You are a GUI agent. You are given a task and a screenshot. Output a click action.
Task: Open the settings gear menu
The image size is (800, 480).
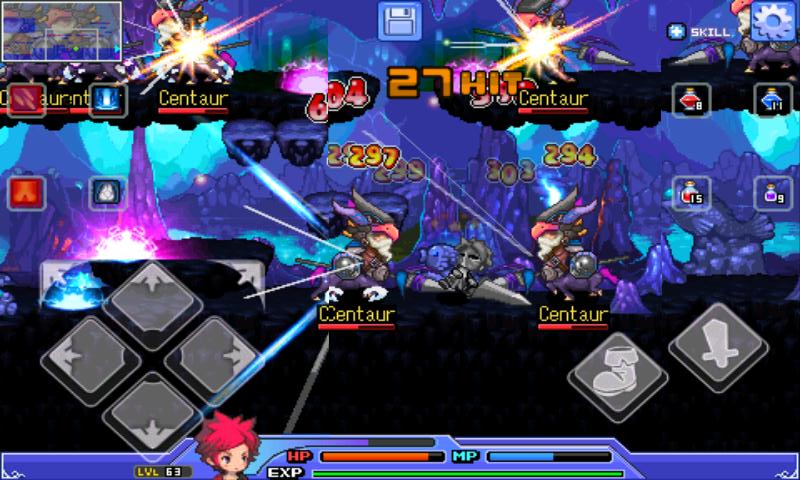(x=771, y=20)
